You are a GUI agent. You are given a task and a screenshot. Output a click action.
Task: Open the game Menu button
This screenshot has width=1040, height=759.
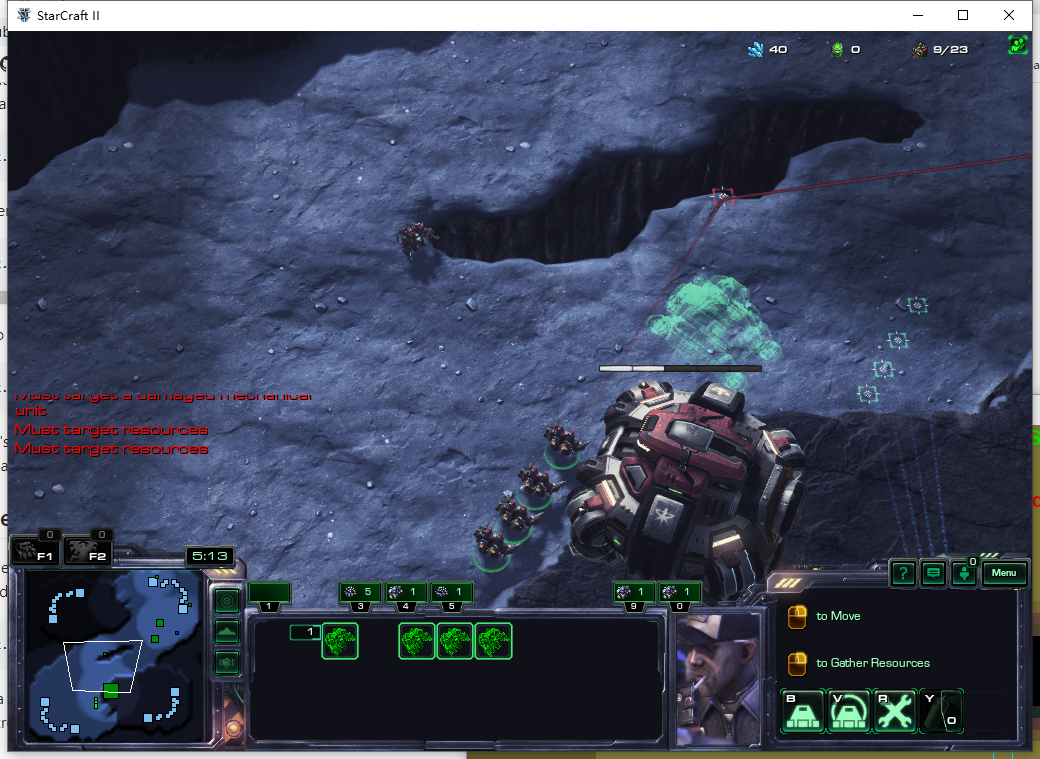[1005, 573]
